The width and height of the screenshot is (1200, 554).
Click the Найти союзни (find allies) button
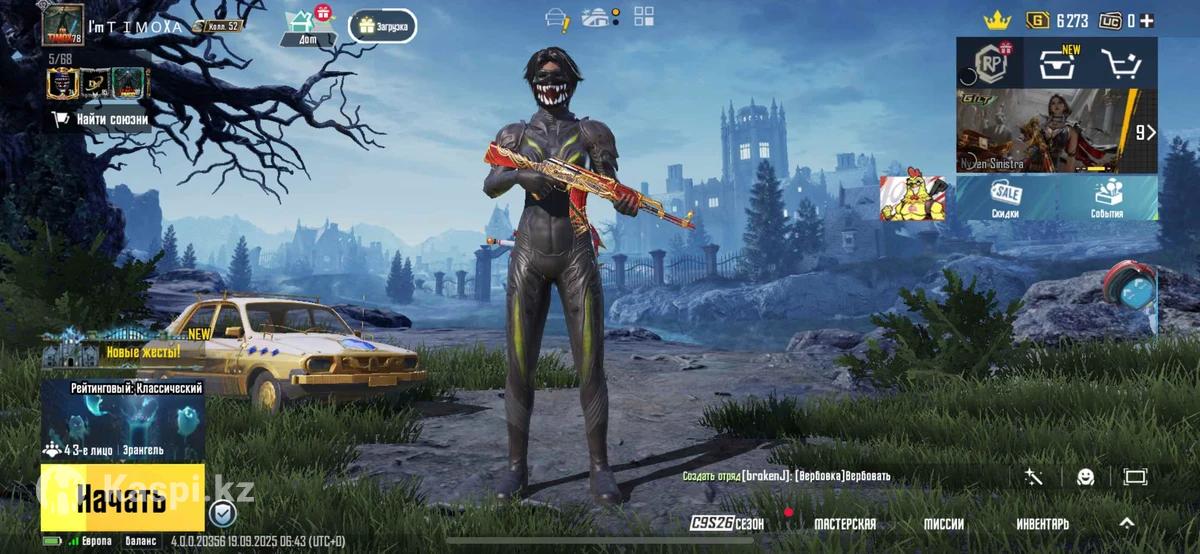tap(101, 119)
